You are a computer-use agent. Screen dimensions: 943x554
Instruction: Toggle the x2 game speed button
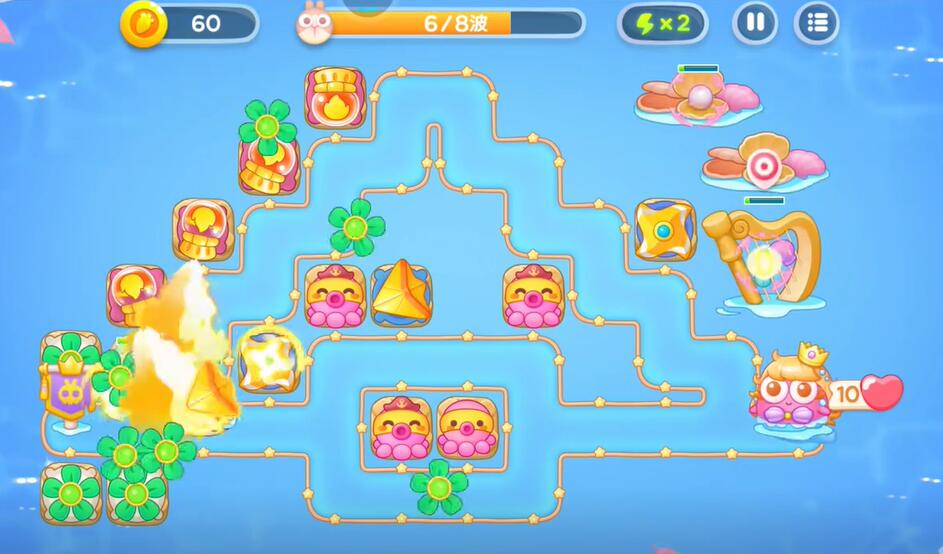pyautogui.click(x=662, y=24)
